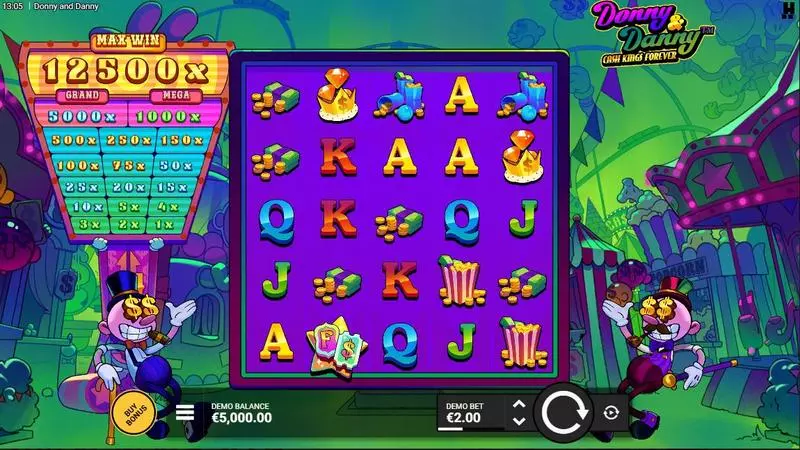Decrease the demo bet with the down arrow
The width and height of the screenshot is (800, 450).
click(x=518, y=420)
